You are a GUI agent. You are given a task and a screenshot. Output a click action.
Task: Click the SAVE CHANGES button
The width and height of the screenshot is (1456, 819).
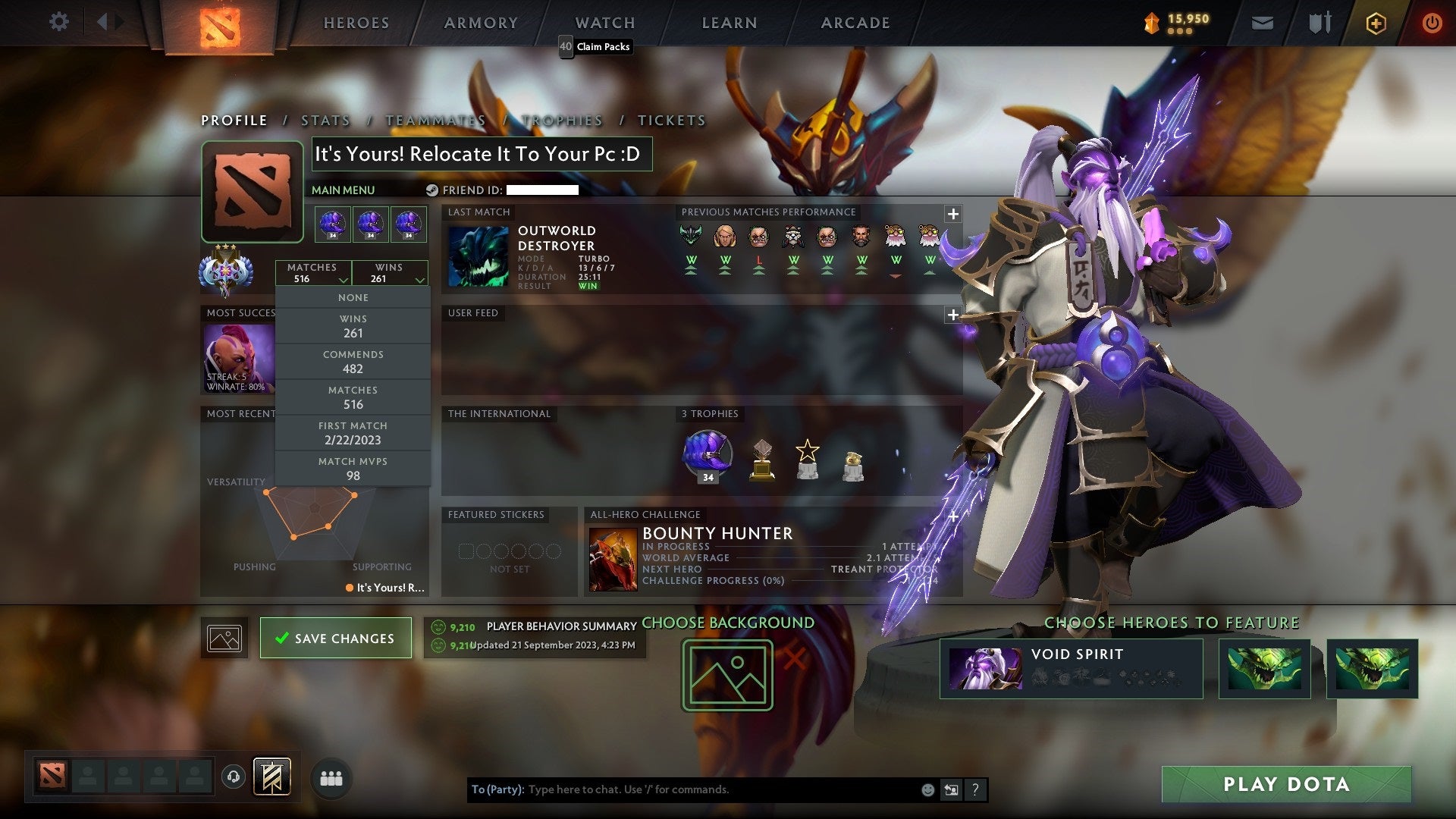335,638
